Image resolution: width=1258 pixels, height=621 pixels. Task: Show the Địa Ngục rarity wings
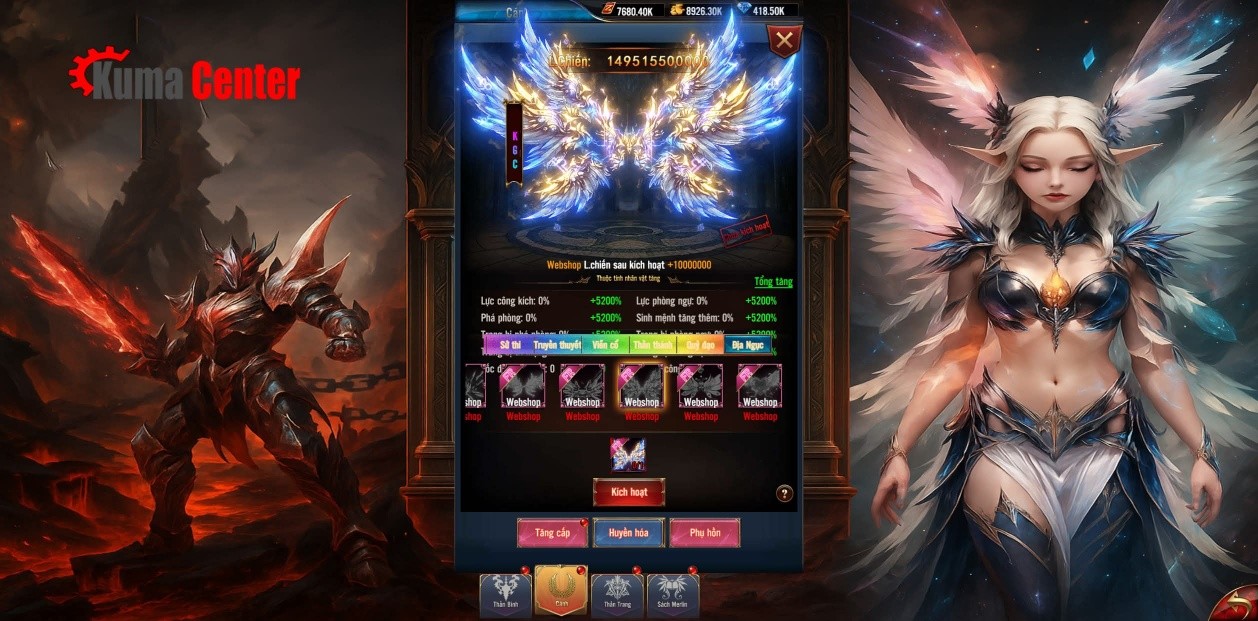click(x=748, y=344)
